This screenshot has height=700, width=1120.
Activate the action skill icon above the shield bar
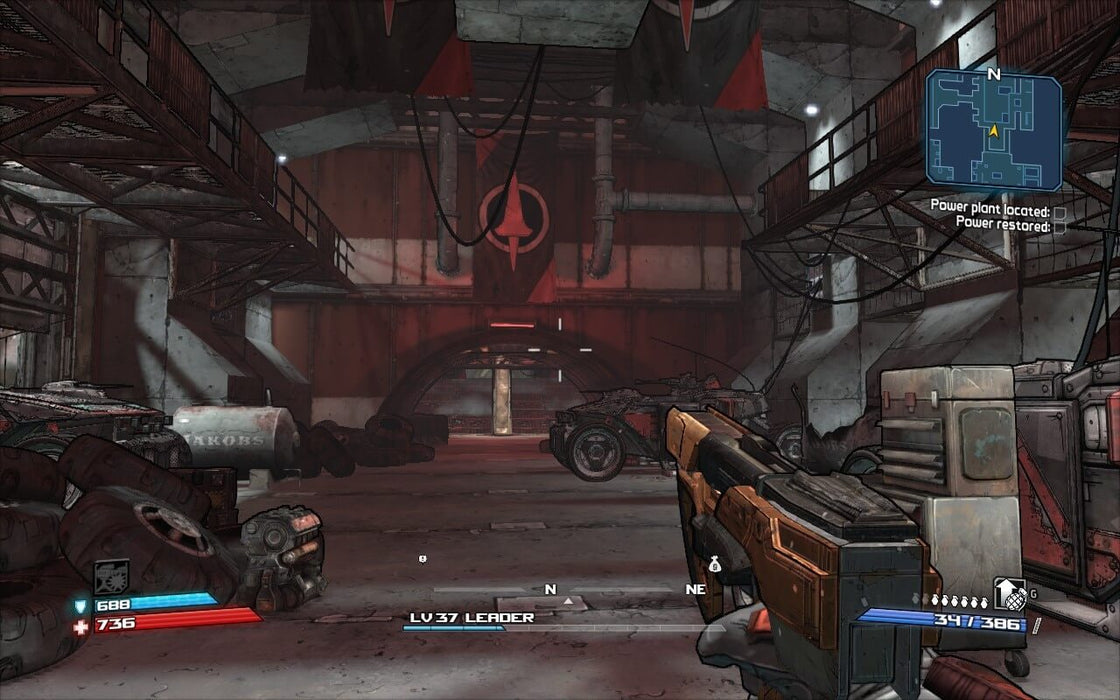pyautogui.click(x=111, y=576)
